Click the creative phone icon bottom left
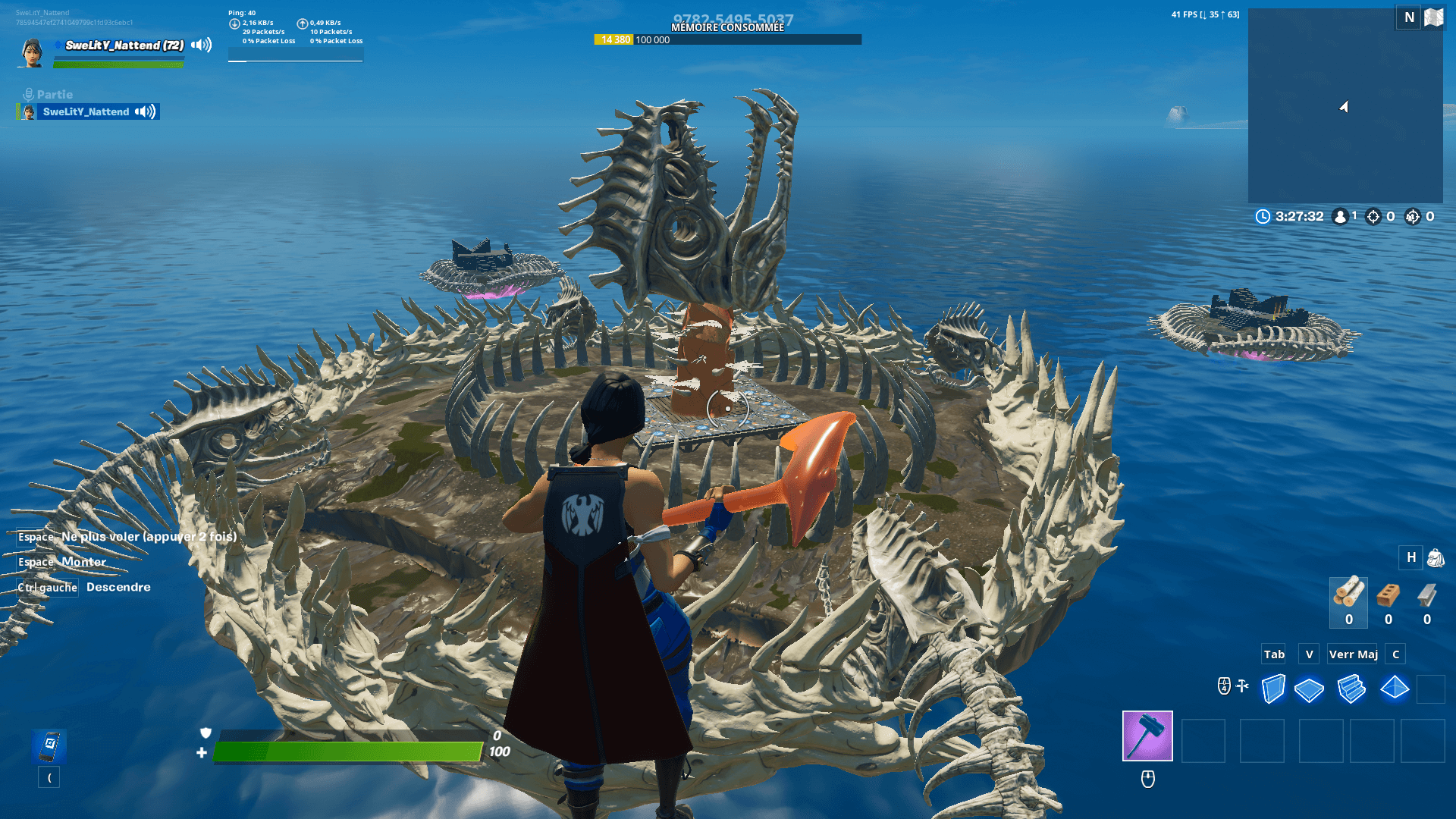 (49, 747)
